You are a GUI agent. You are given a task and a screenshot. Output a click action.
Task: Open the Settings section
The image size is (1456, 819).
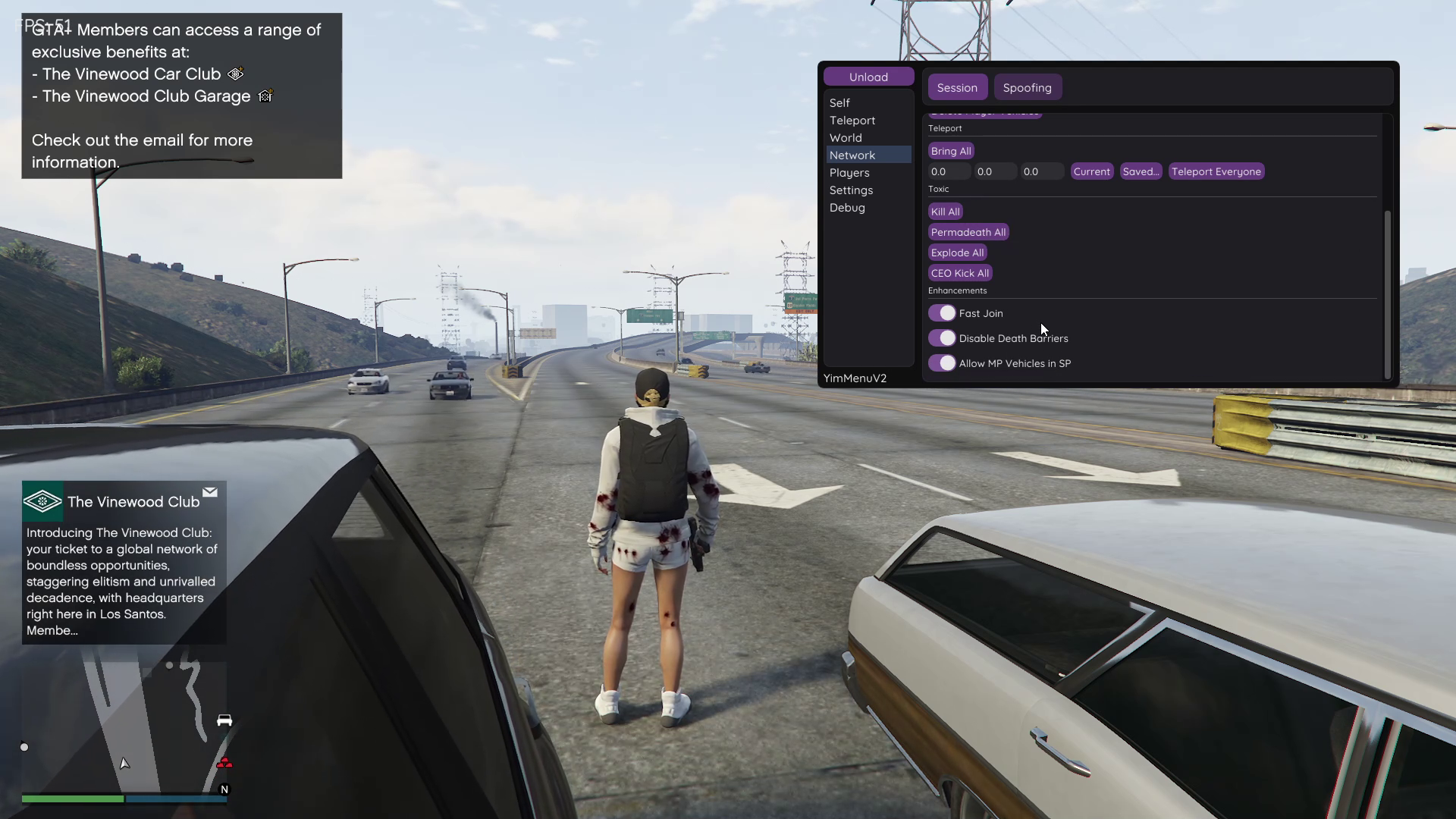click(x=851, y=190)
